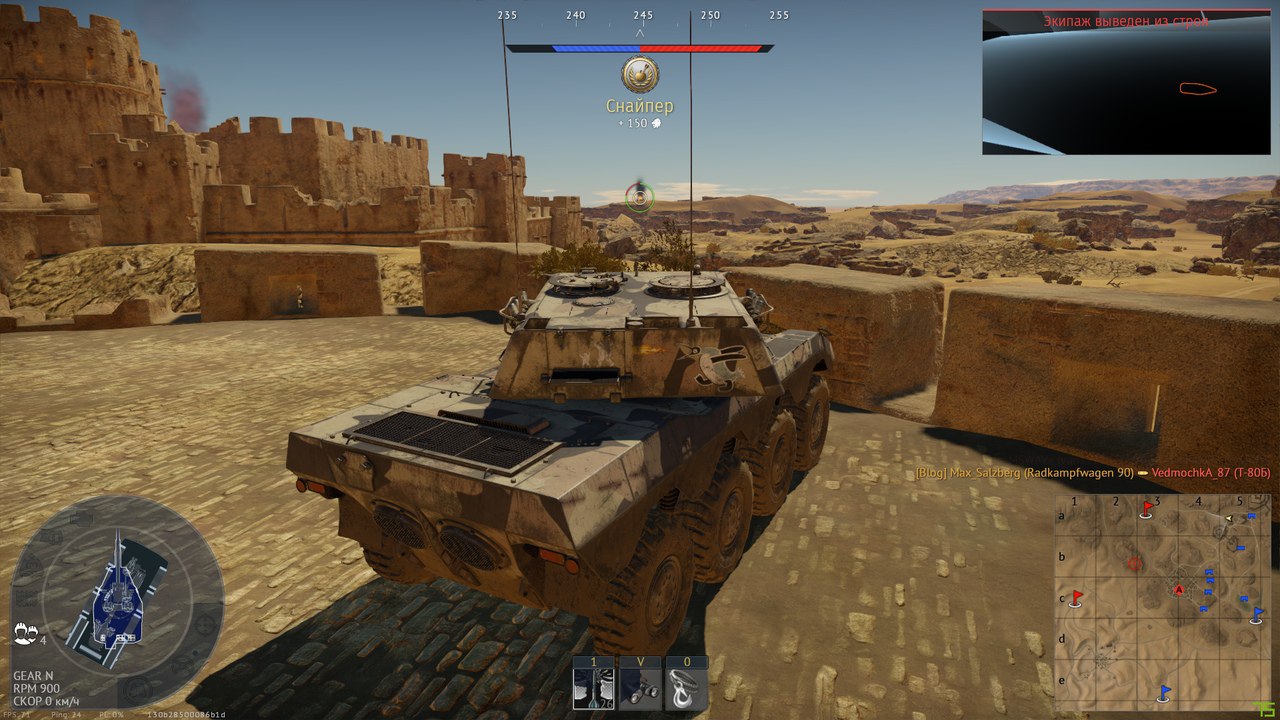Click the blue flag at minimap bottom row
This screenshot has width=1280, height=720.
coord(1164,691)
